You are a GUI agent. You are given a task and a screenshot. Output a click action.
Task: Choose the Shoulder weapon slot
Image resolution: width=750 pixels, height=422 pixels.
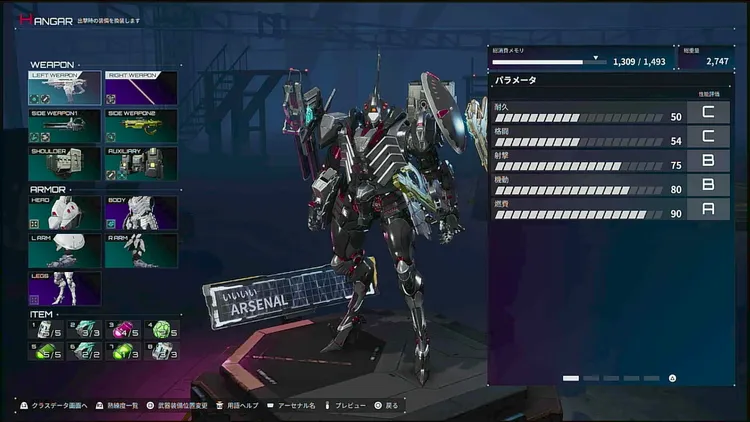(65, 164)
